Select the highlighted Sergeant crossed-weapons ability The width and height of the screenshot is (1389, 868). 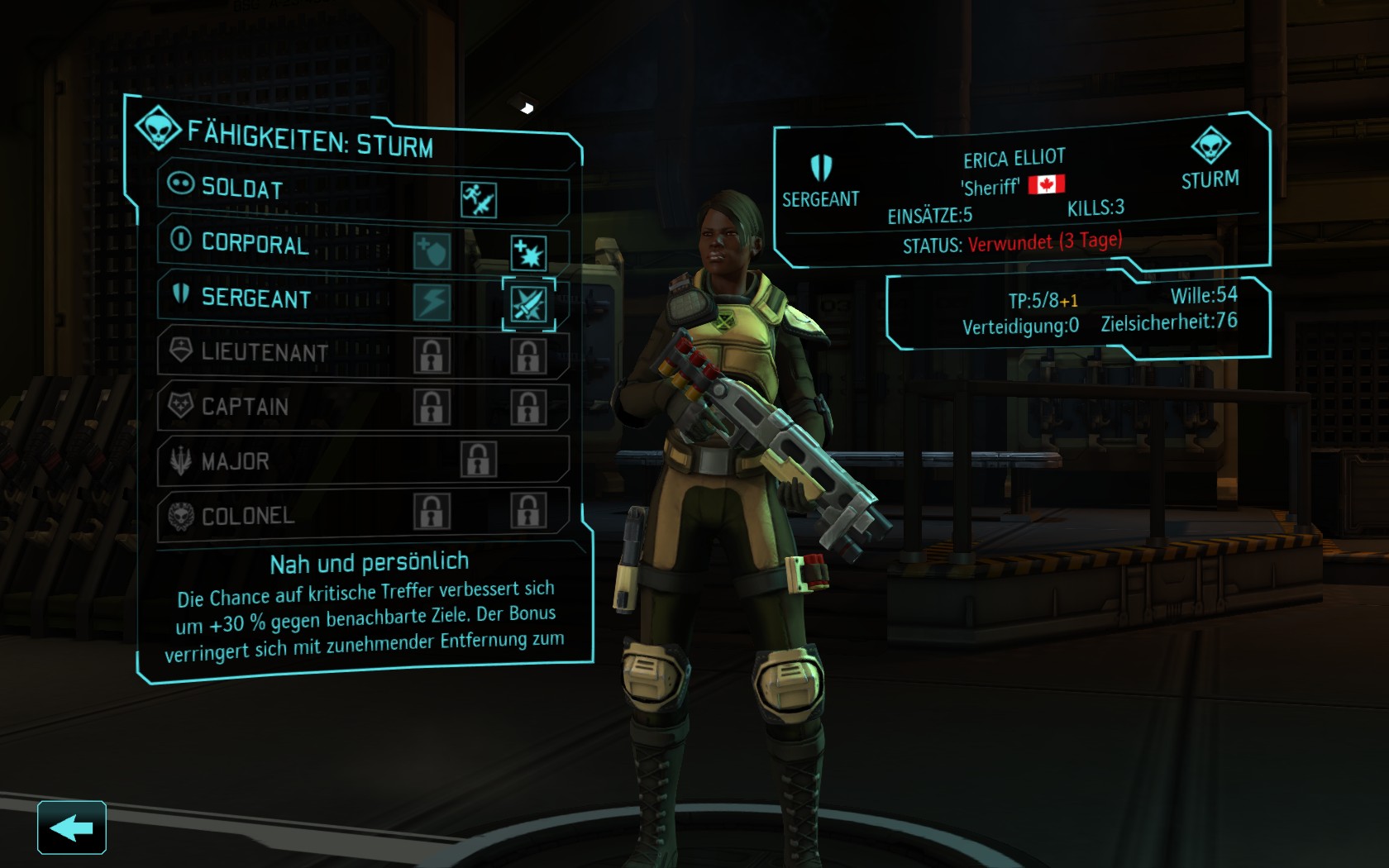coord(528,305)
